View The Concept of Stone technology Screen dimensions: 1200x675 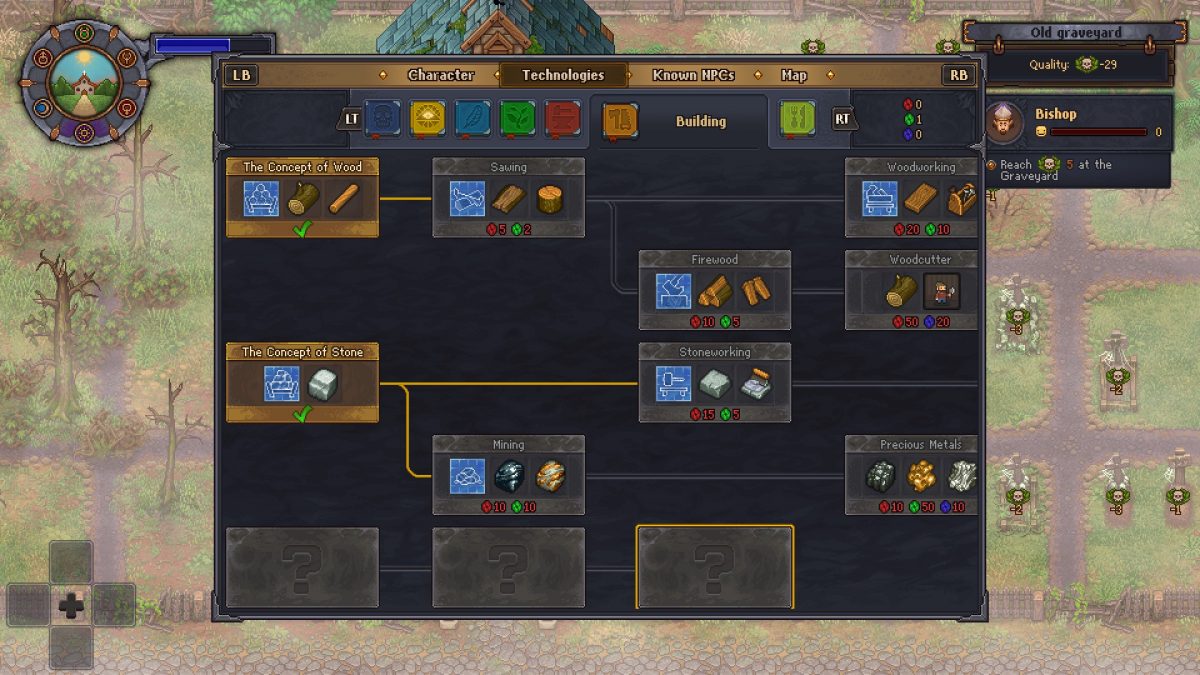[302, 382]
